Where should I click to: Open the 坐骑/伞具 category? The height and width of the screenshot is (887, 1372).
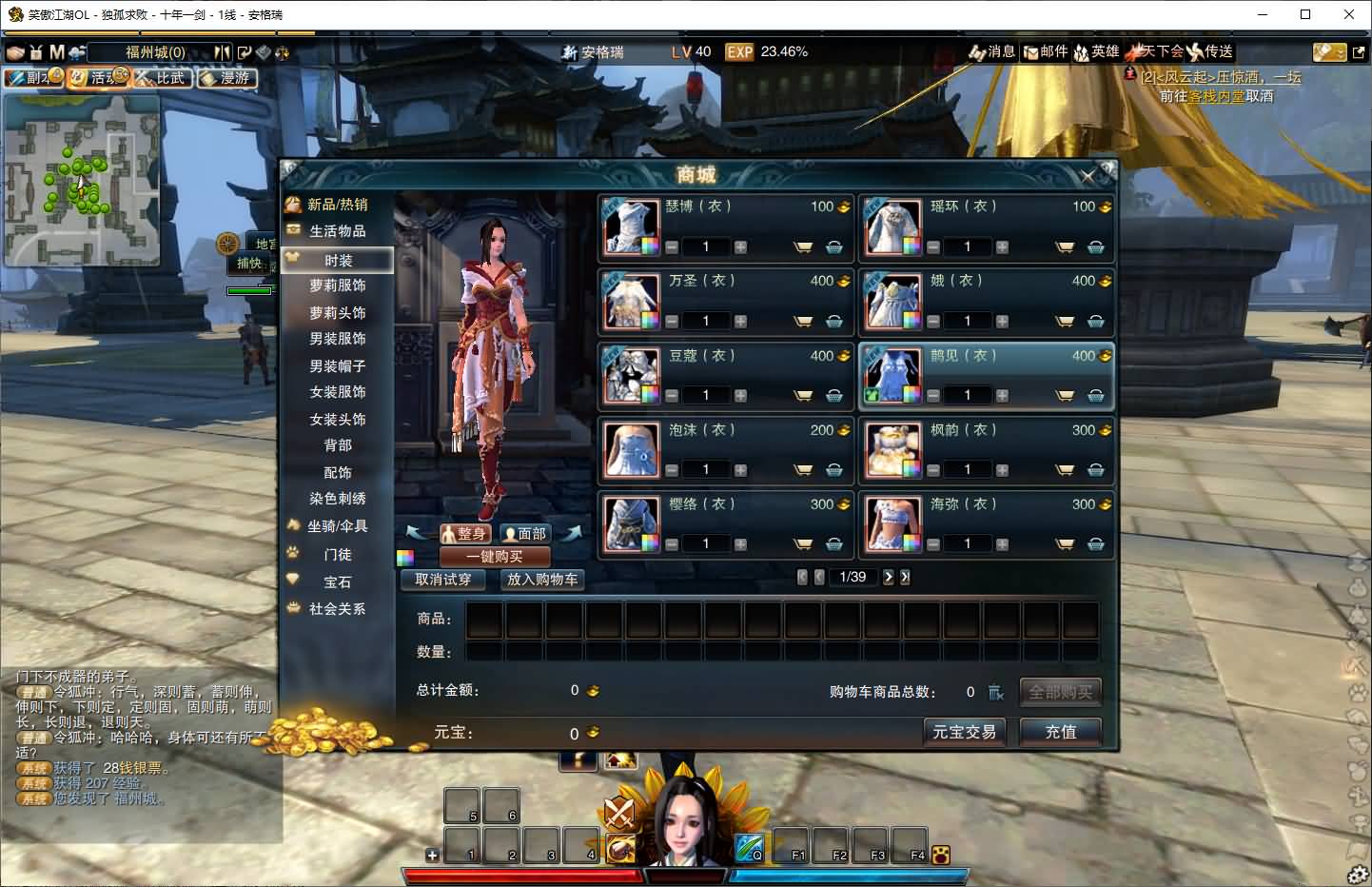pyautogui.click(x=337, y=526)
